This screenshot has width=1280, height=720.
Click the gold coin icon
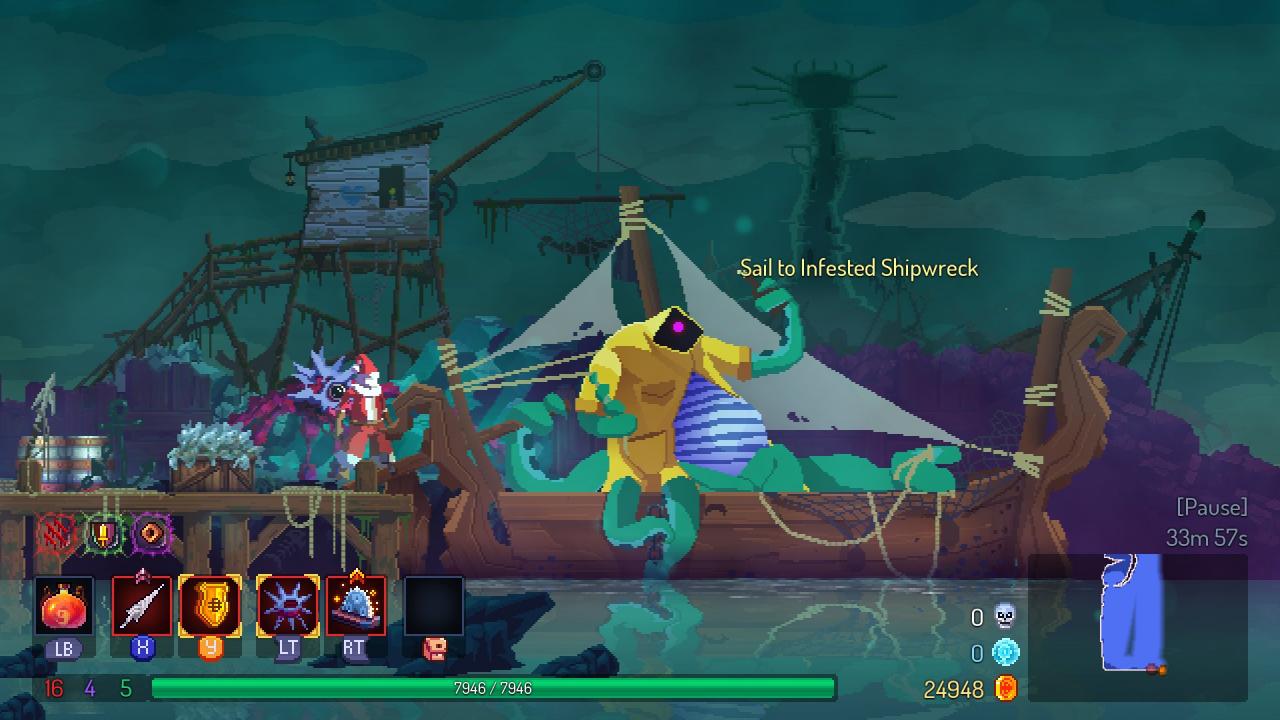[x=1005, y=689]
